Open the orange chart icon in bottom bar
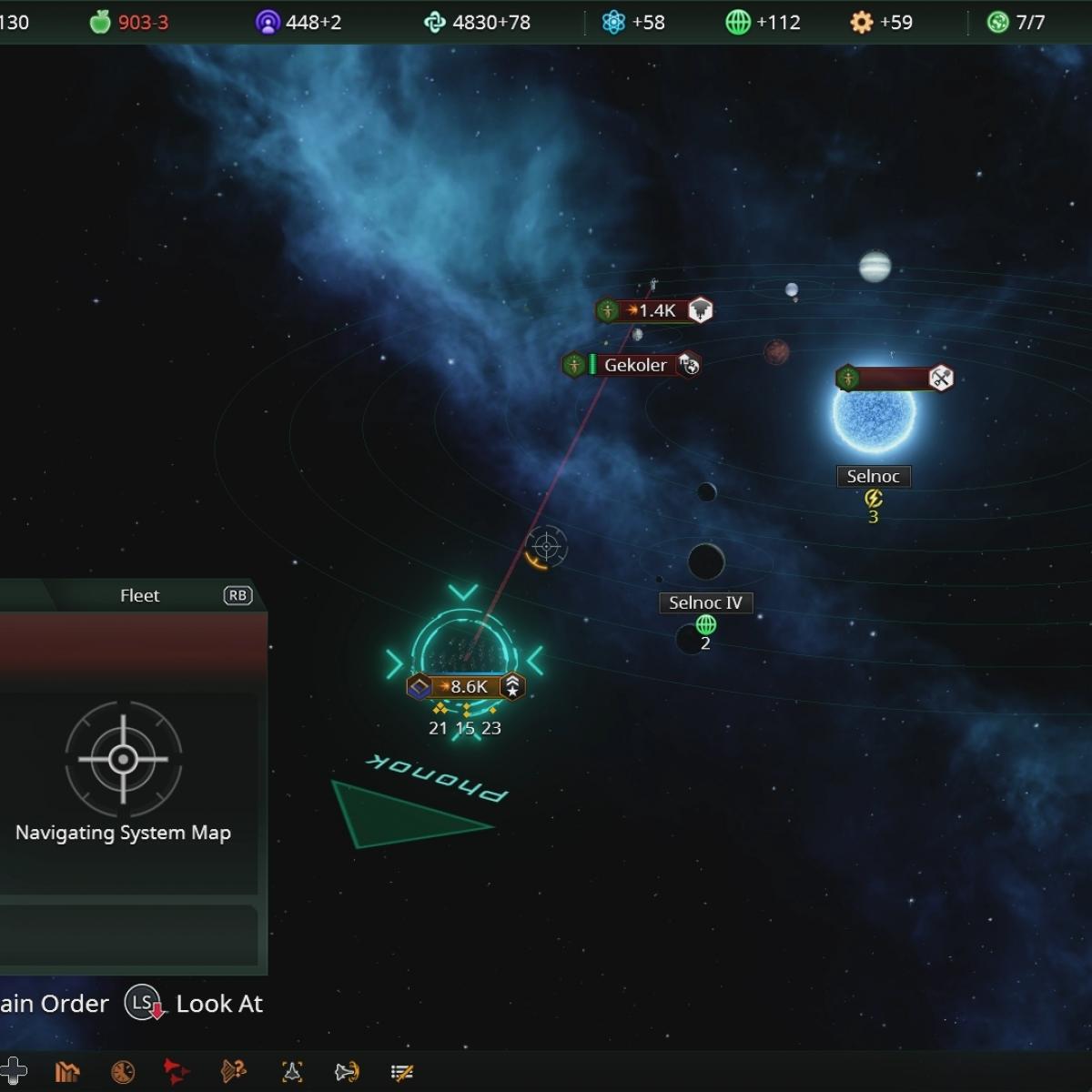Image resolution: width=1092 pixels, height=1092 pixels. (67, 1072)
